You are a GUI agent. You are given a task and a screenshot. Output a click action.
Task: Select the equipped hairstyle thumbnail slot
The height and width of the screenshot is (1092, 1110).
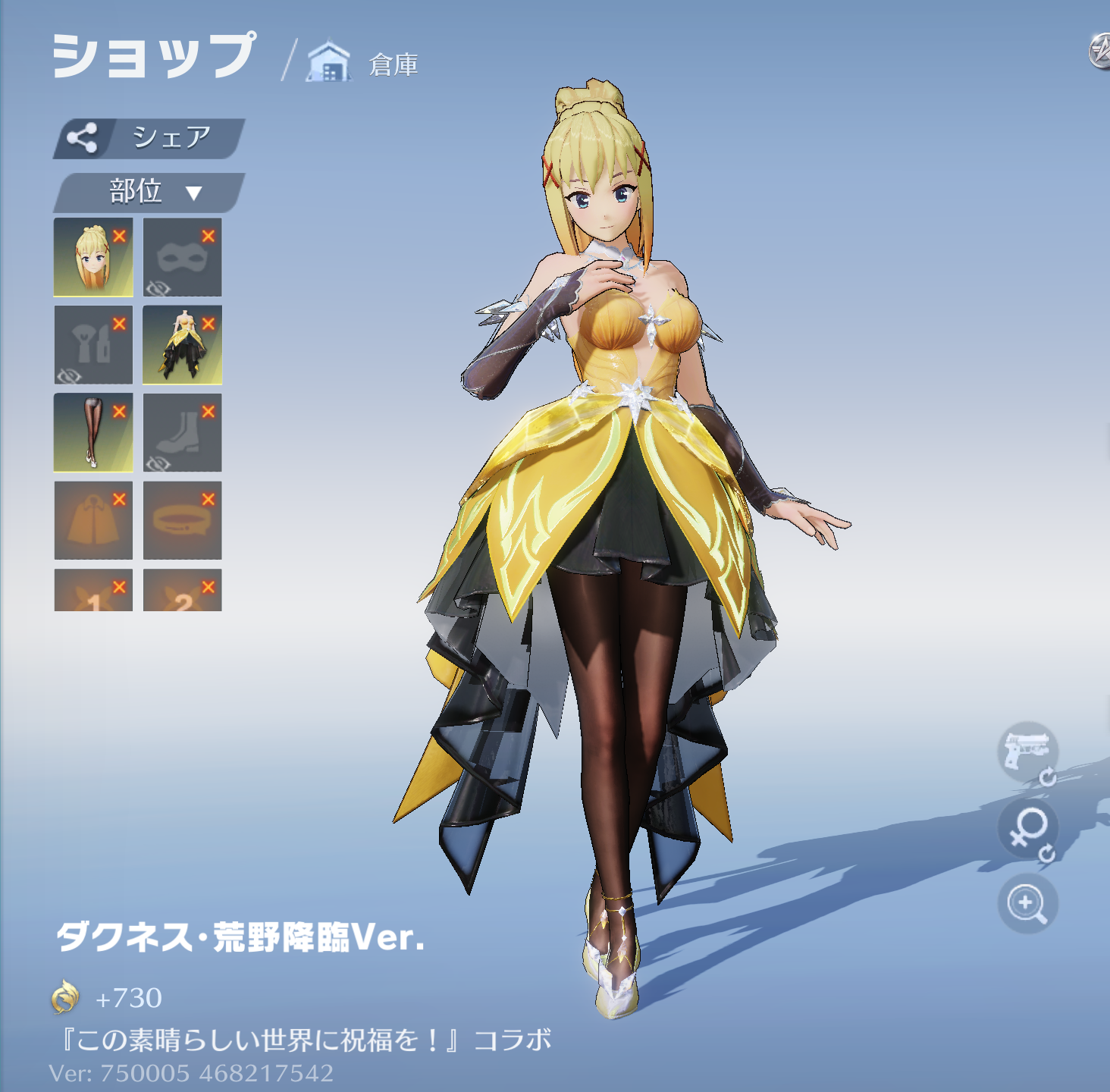pyautogui.click(x=92, y=257)
